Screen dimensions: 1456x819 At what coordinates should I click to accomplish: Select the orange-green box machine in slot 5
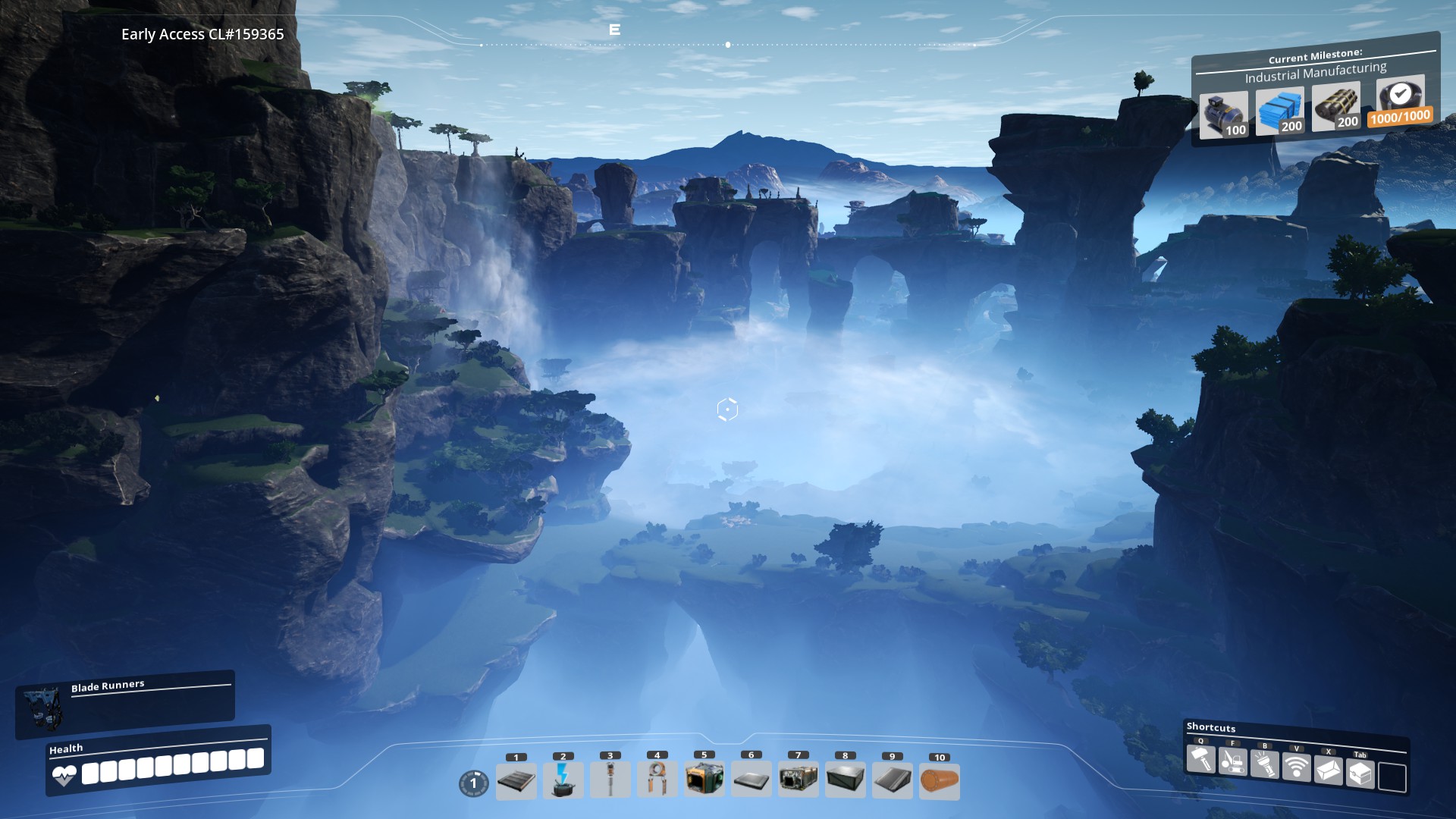click(704, 779)
